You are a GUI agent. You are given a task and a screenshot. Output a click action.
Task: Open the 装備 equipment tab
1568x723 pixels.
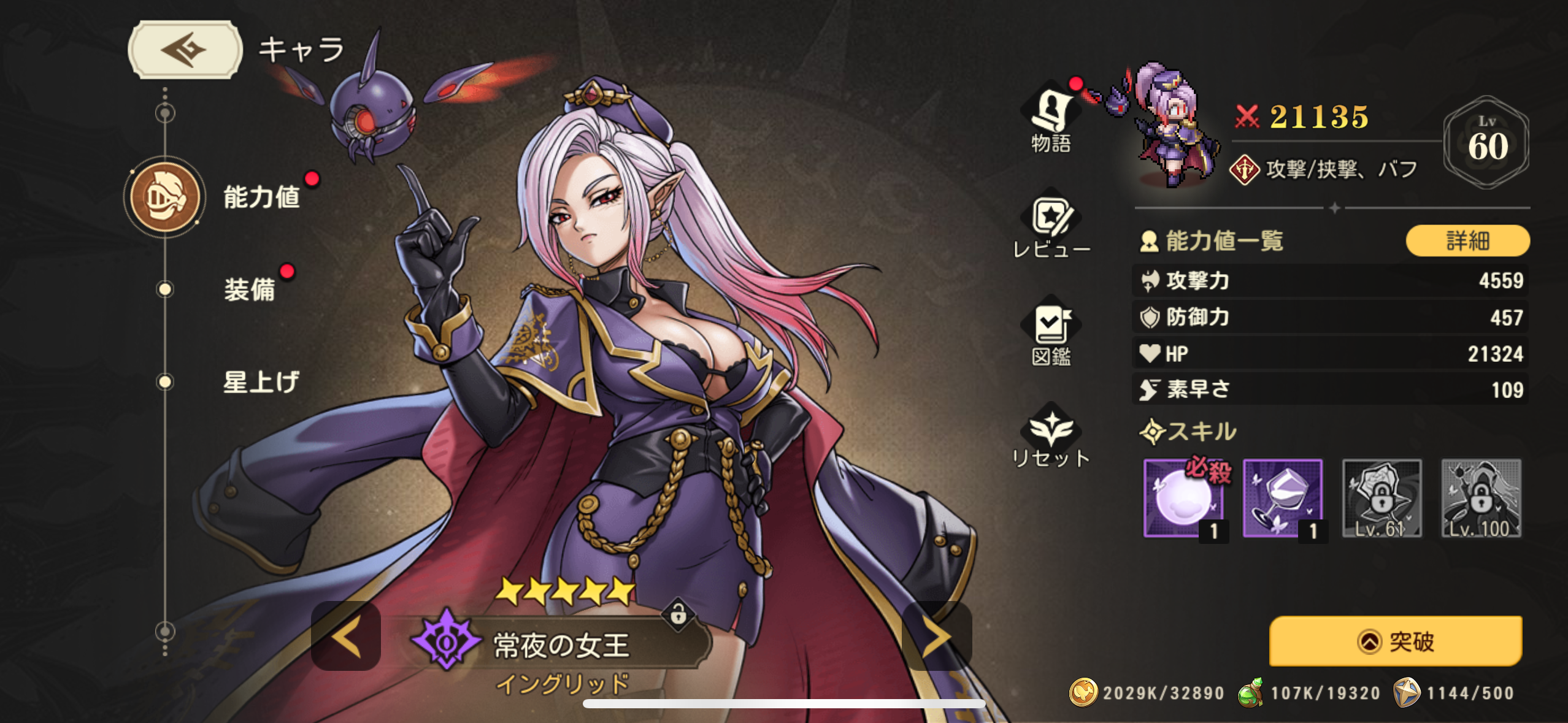click(x=248, y=289)
